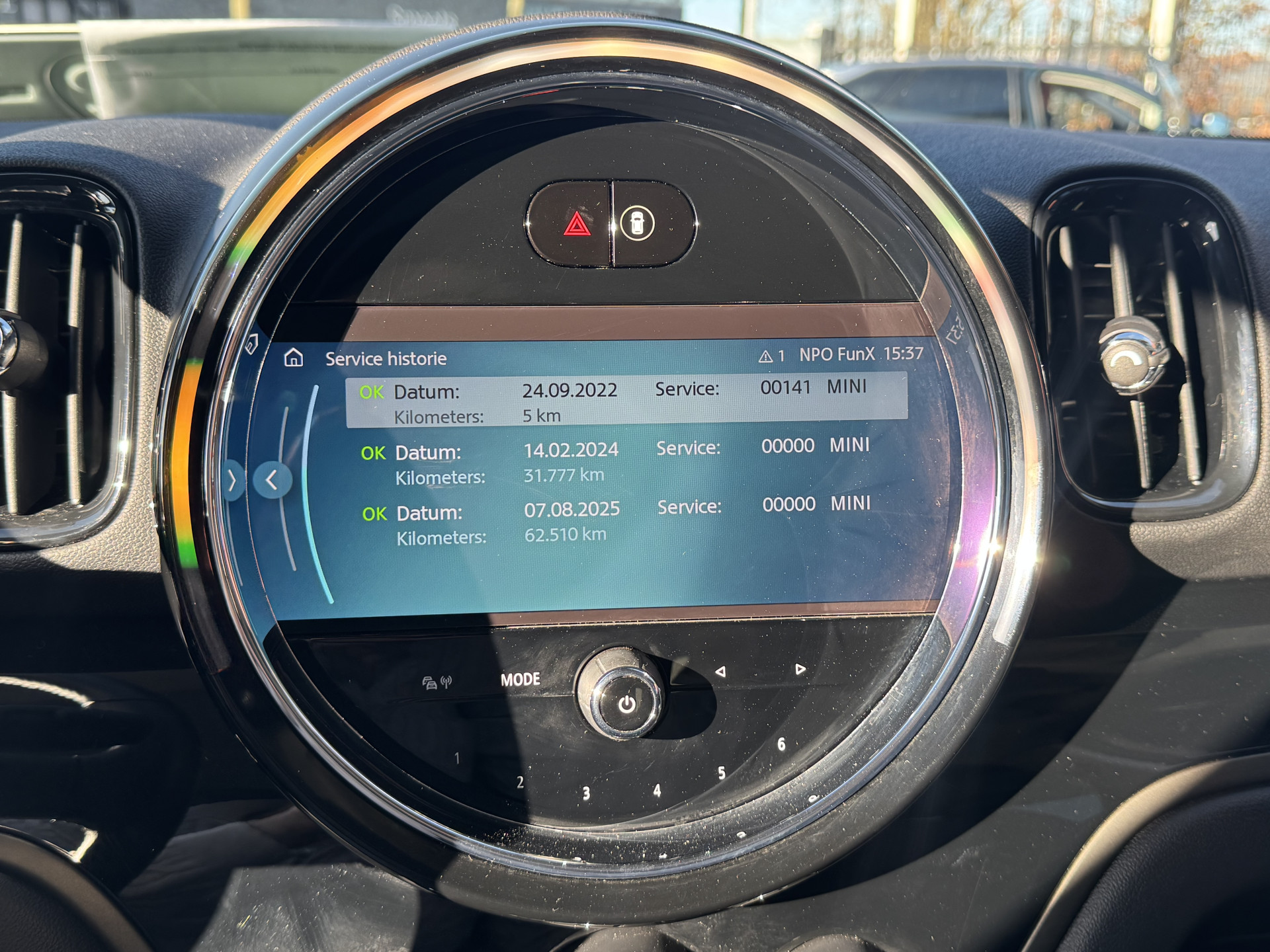Toggle the central door lock button

pyautogui.click(x=638, y=223)
